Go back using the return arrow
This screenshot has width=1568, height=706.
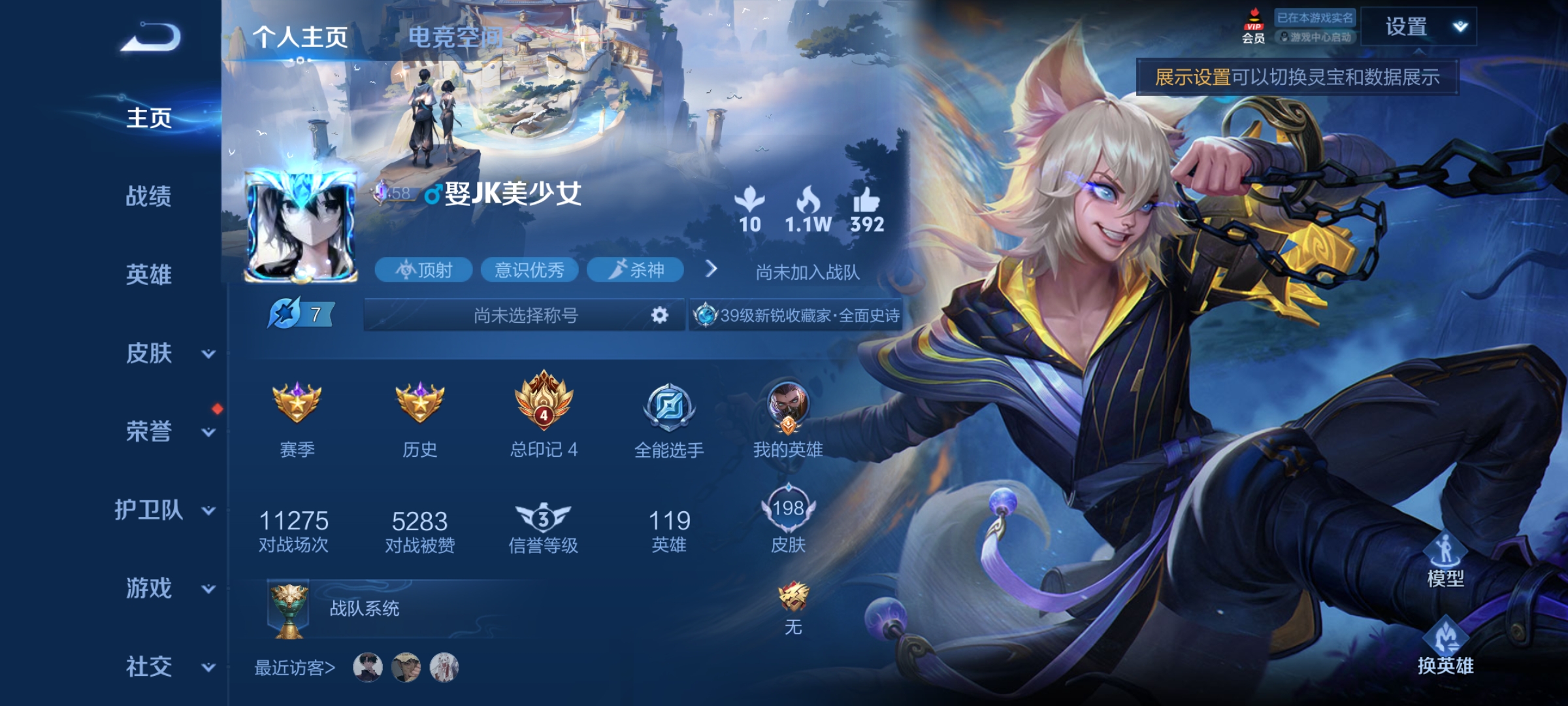coord(151,37)
